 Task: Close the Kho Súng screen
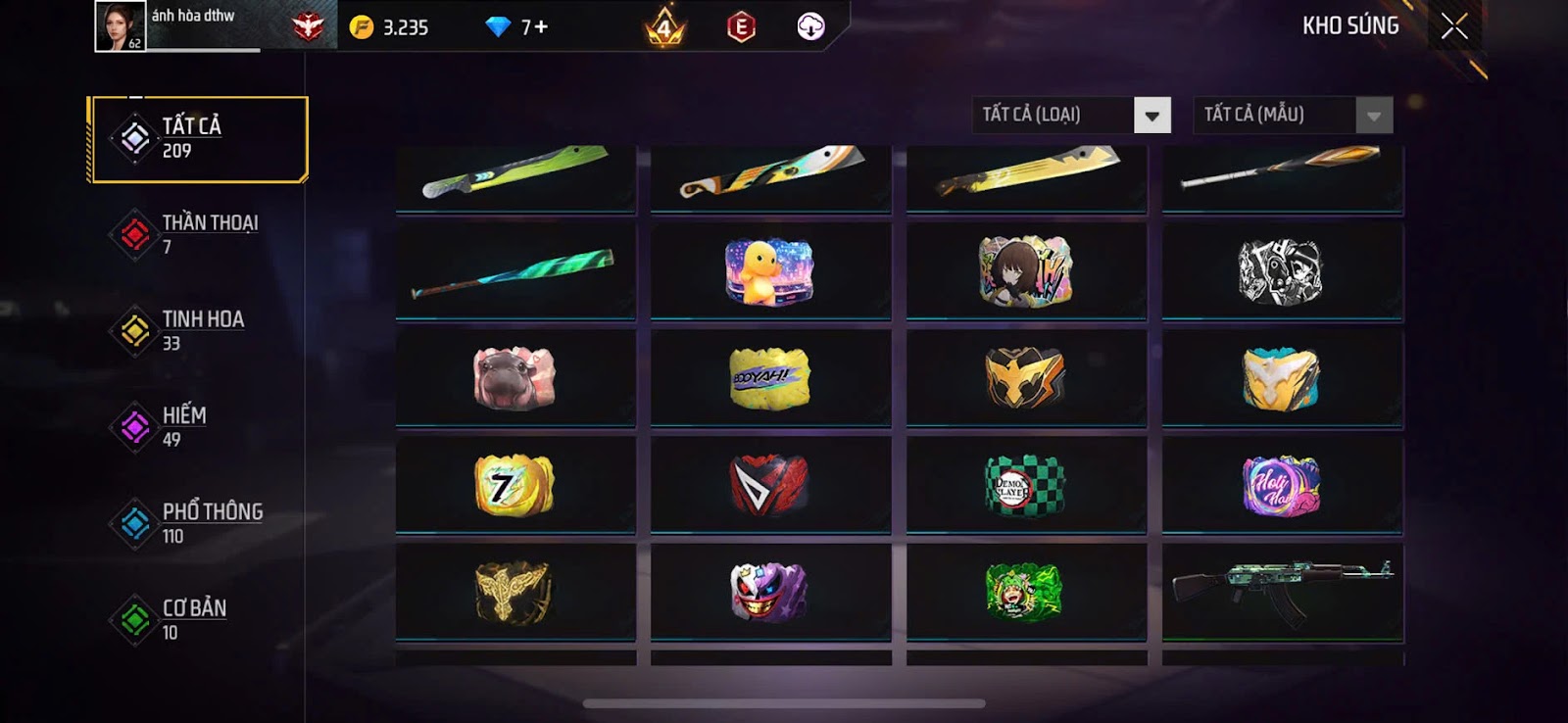pyautogui.click(x=1454, y=26)
